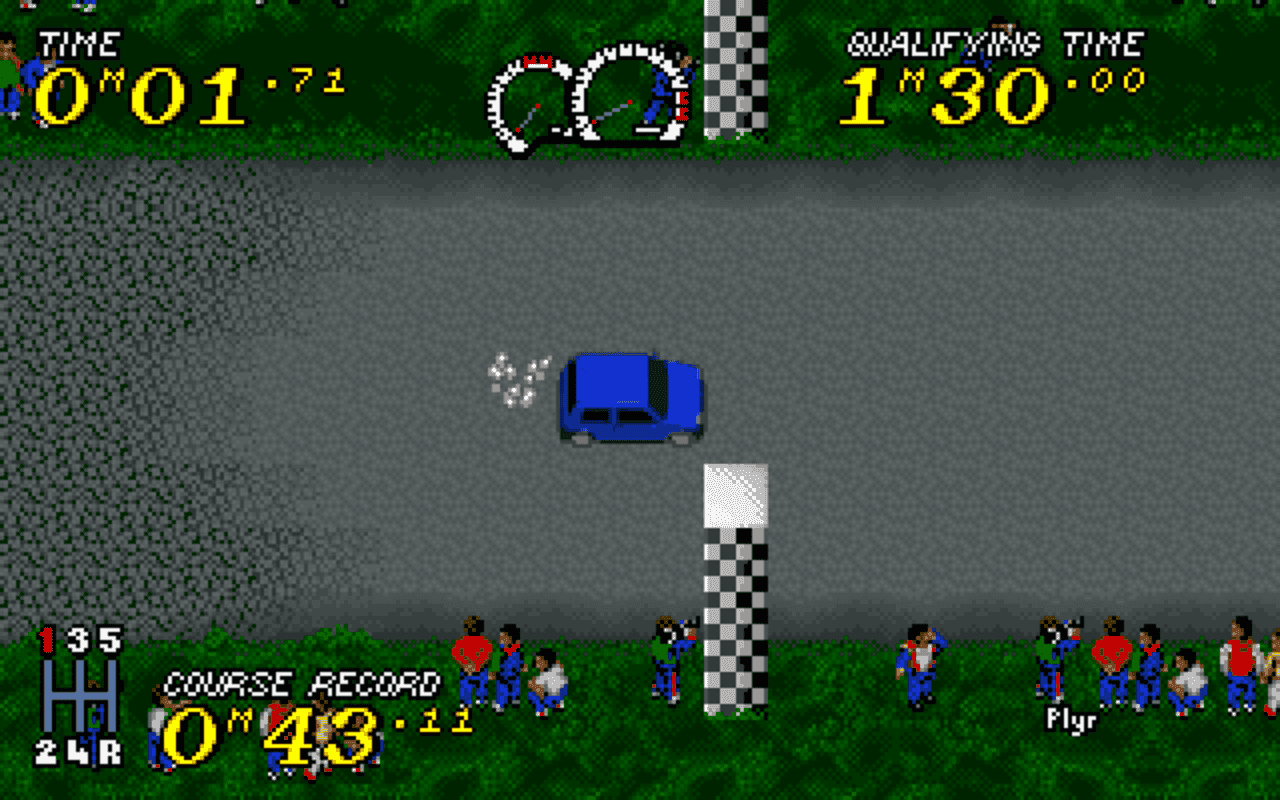Click the red MAX zone on the speedometer
Screen dimensions: 1280x800
(537, 60)
